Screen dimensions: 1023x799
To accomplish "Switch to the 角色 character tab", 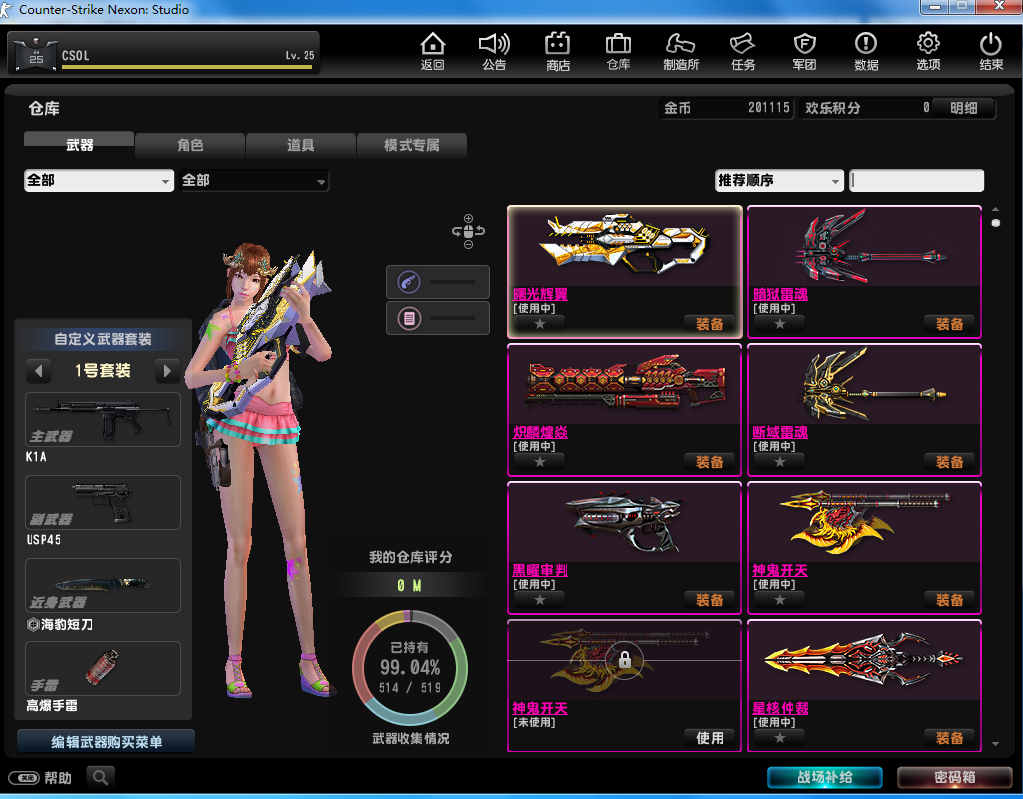I will 190,146.
